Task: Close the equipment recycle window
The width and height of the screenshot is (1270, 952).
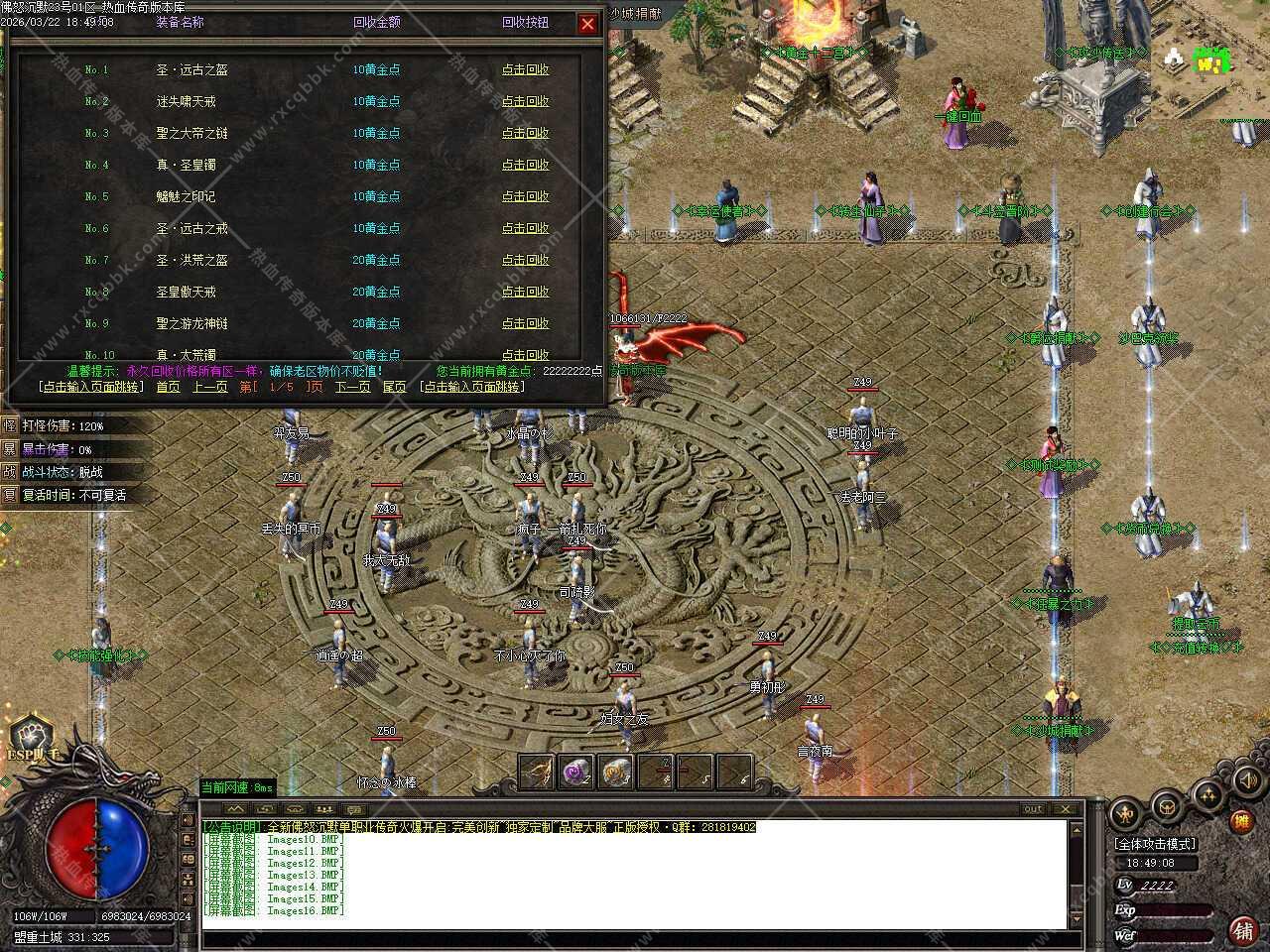Action: (587, 24)
